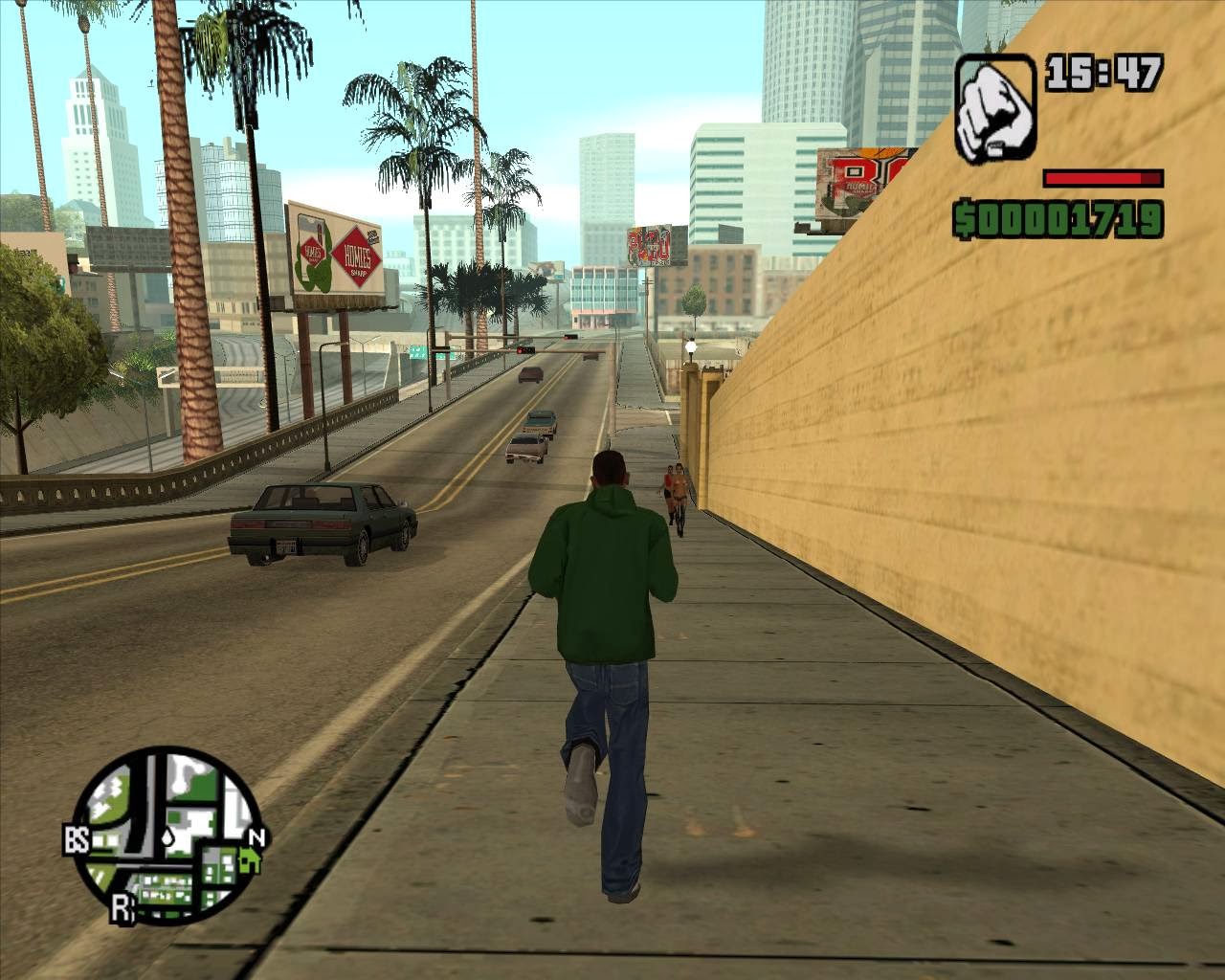Image resolution: width=1225 pixels, height=980 pixels.
Task: Select the R contact marker on the minimap
Action: click(122, 907)
